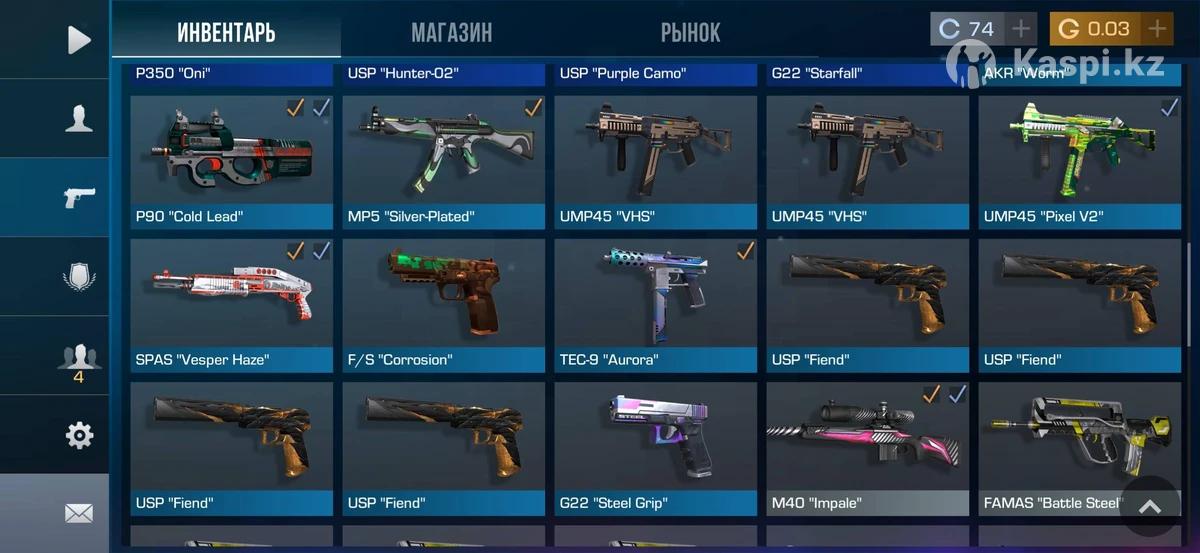Viewport: 1200px width, 553px height.
Task: Show the friends list icon
Action: pos(78,358)
